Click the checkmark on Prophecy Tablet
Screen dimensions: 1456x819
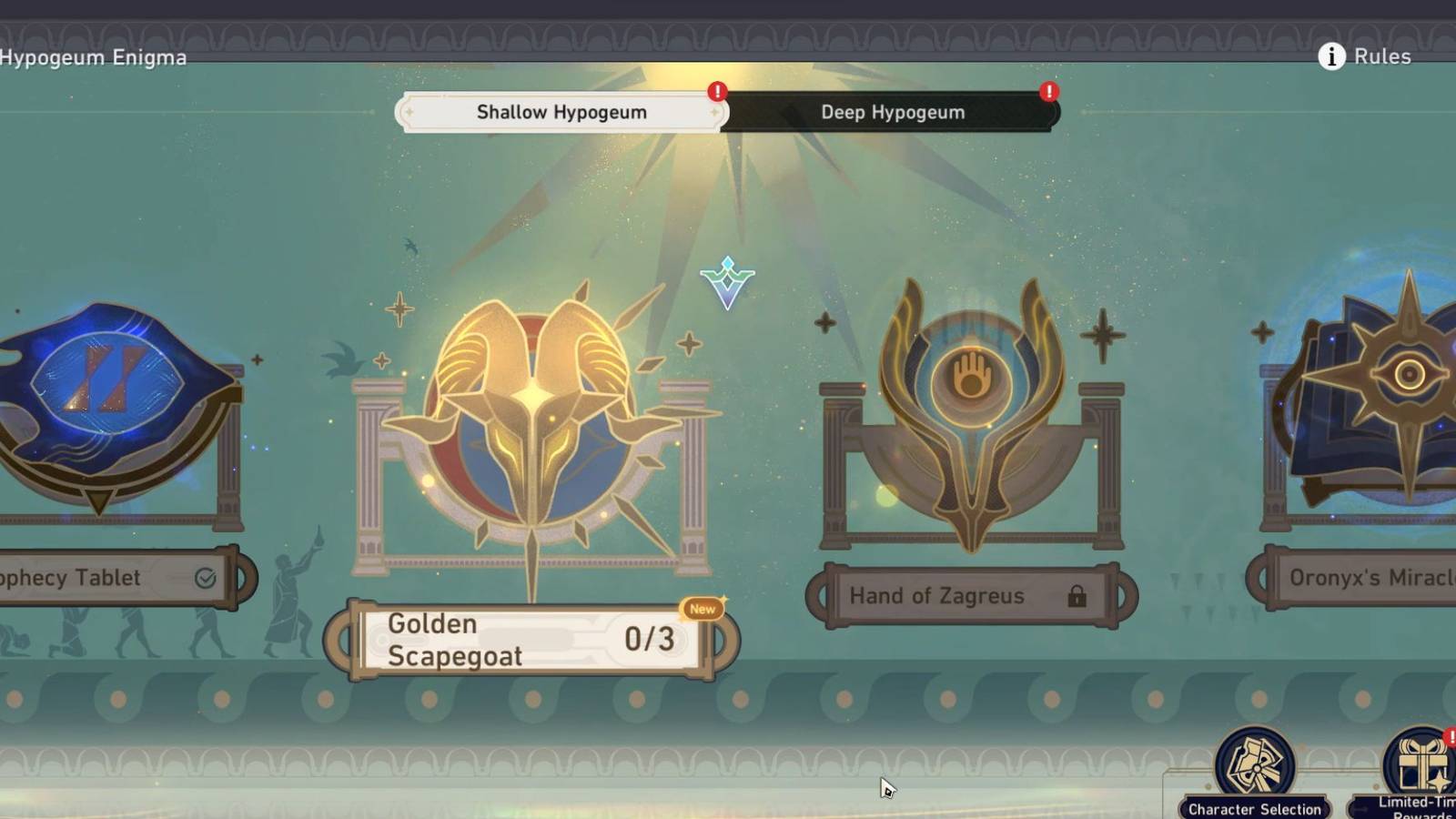pos(206,575)
